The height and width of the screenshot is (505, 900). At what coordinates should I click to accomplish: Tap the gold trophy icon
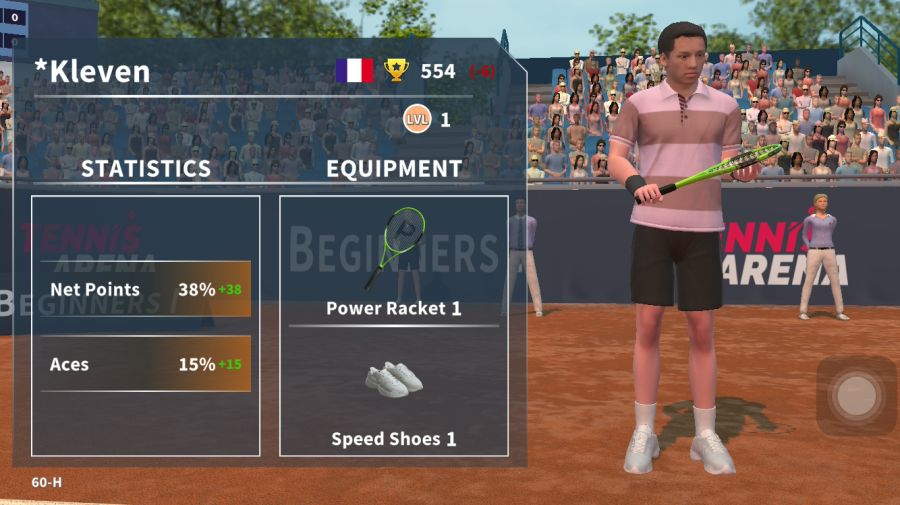click(x=397, y=71)
